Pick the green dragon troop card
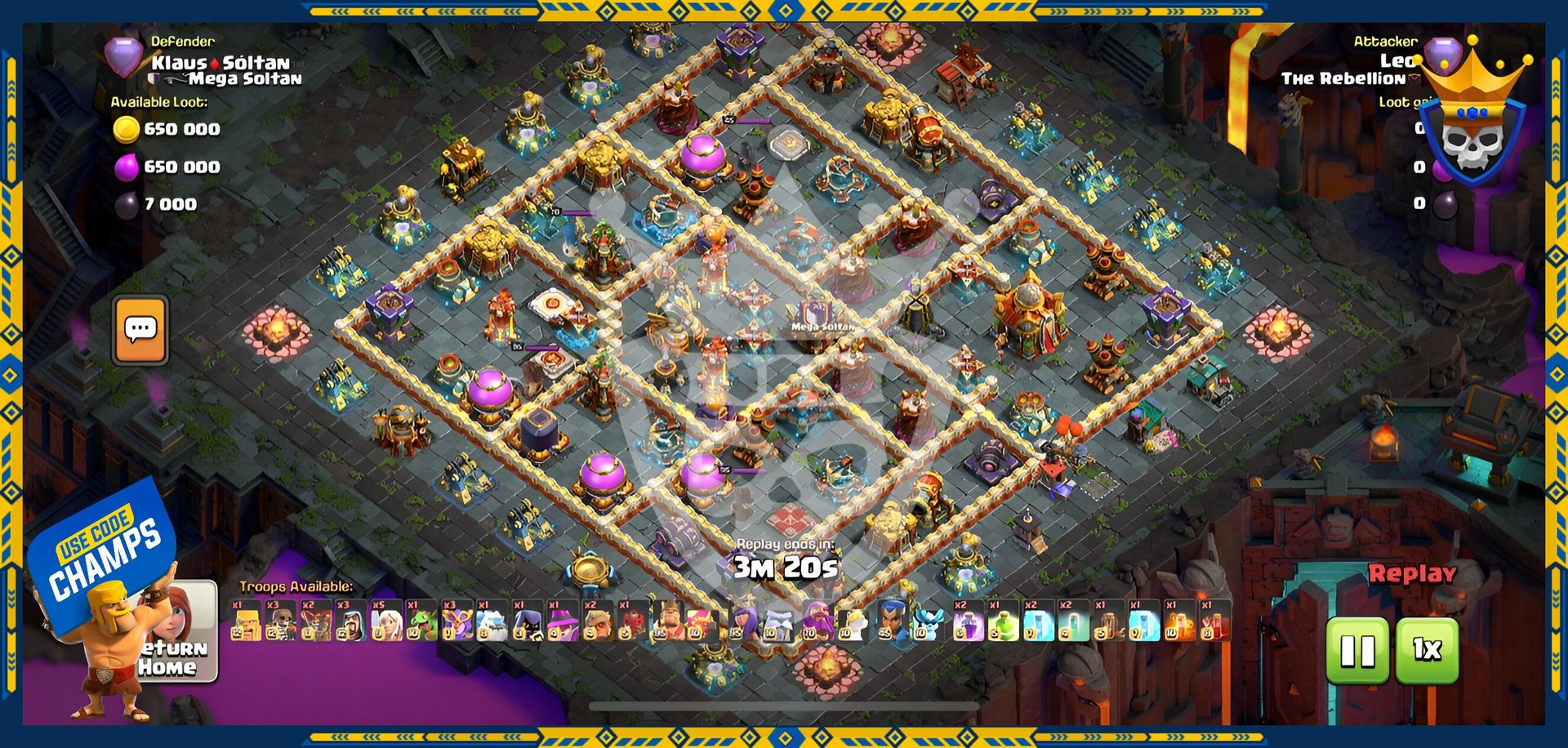The image size is (1568, 748). [421, 621]
